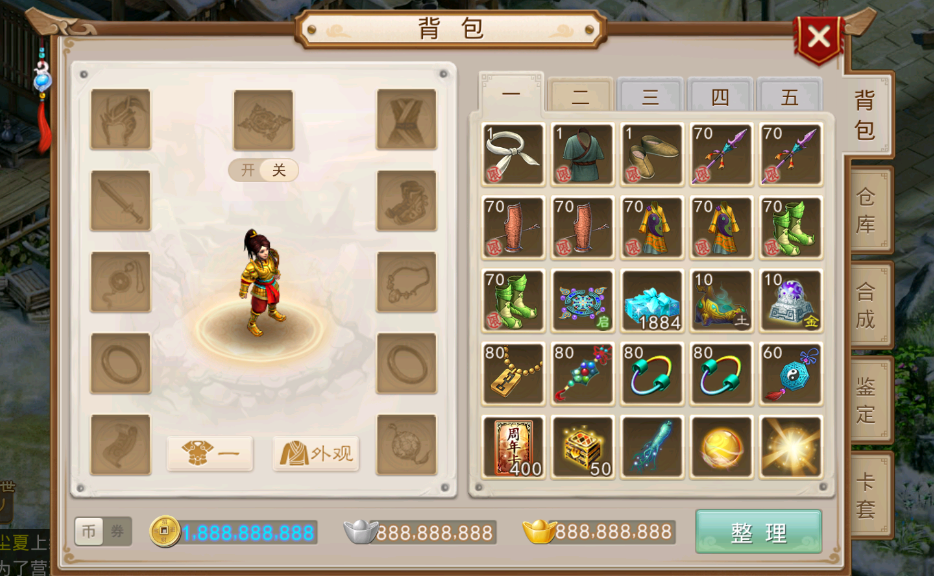The width and height of the screenshot is (934, 576).
Task: Open the 鉴定 appraisal tab
Action: coord(866,400)
